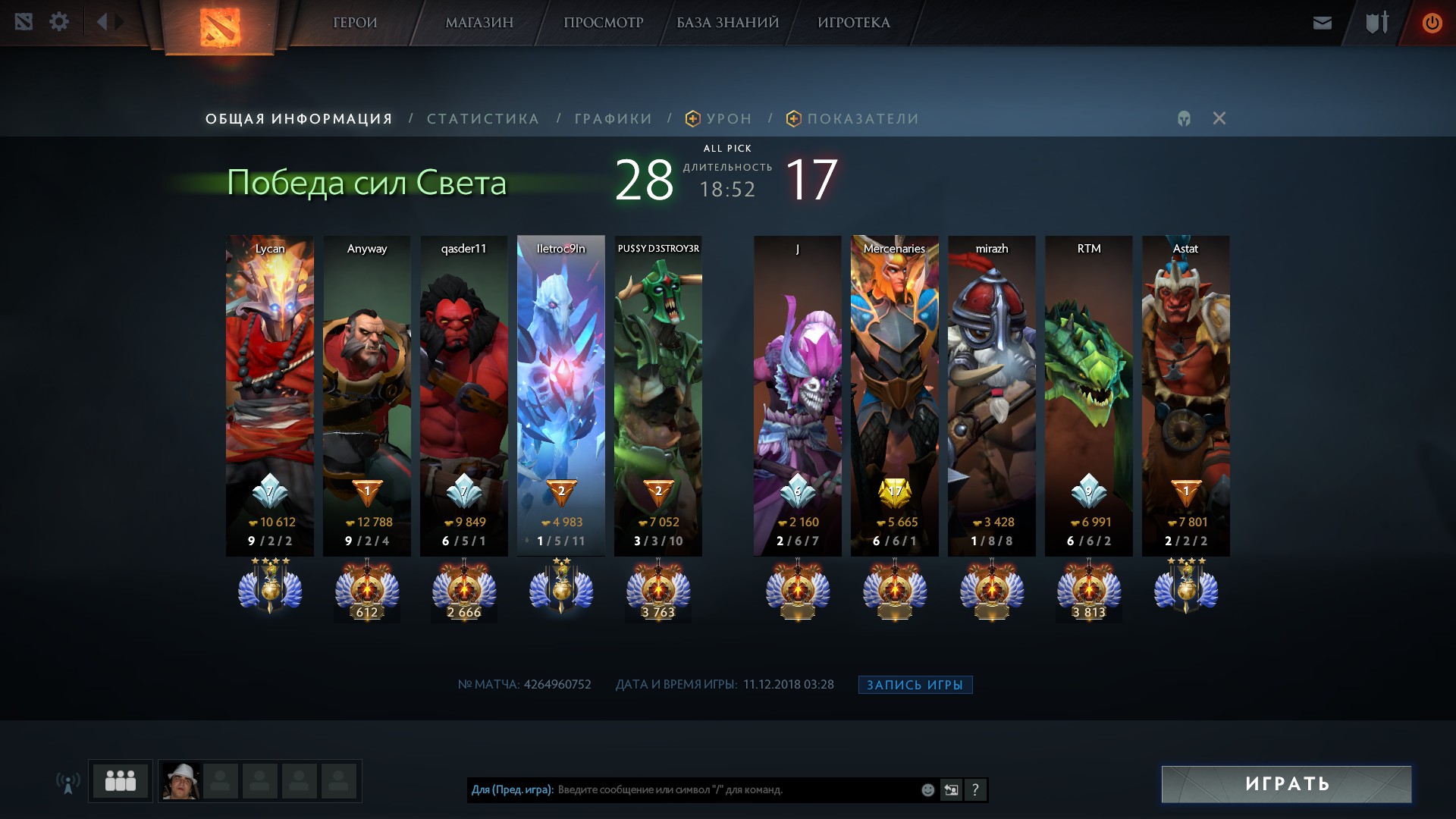Start matchmaking with the ИГРАТЬ button
This screenshot has height=819, width=1456.
[1286, 784]
